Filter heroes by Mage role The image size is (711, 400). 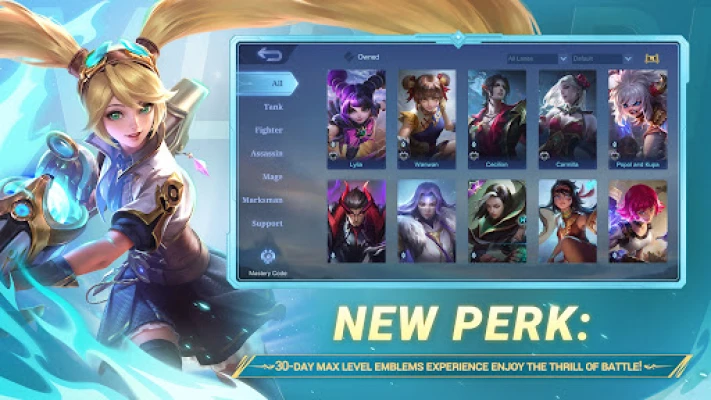click(x=272, y=177)
